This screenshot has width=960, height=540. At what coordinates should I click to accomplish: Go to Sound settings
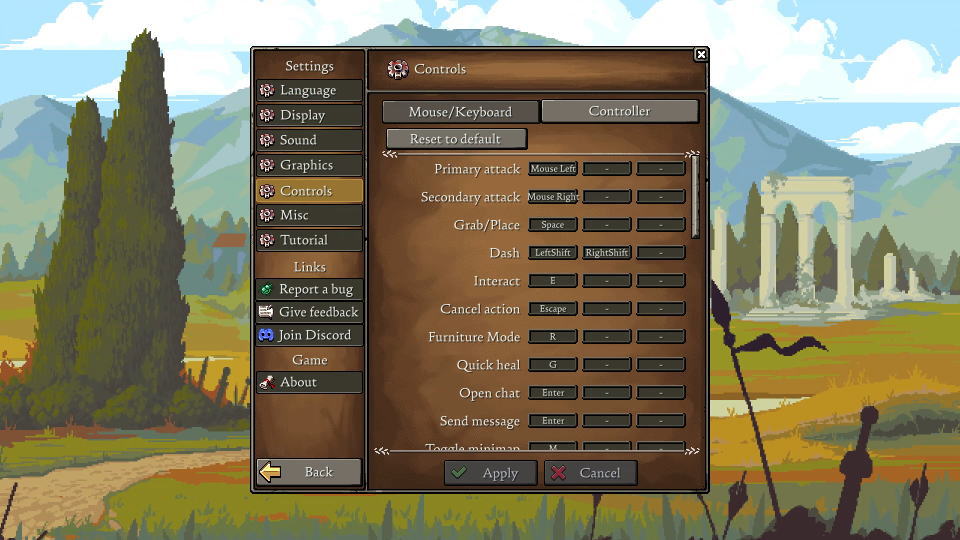[x=308, y=140]
